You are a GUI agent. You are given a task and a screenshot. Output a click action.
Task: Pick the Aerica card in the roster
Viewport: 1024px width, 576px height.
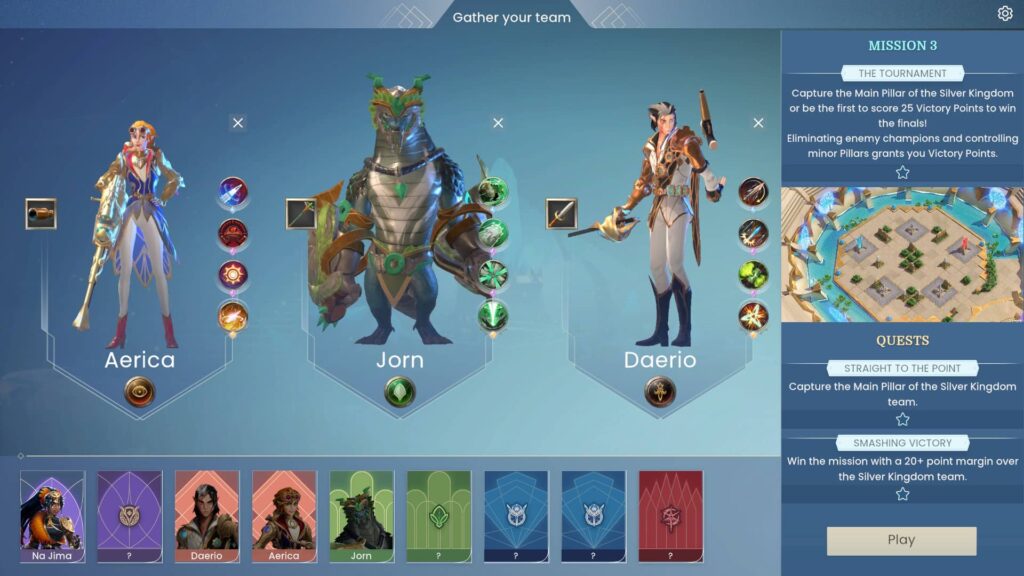coord(284,516)
